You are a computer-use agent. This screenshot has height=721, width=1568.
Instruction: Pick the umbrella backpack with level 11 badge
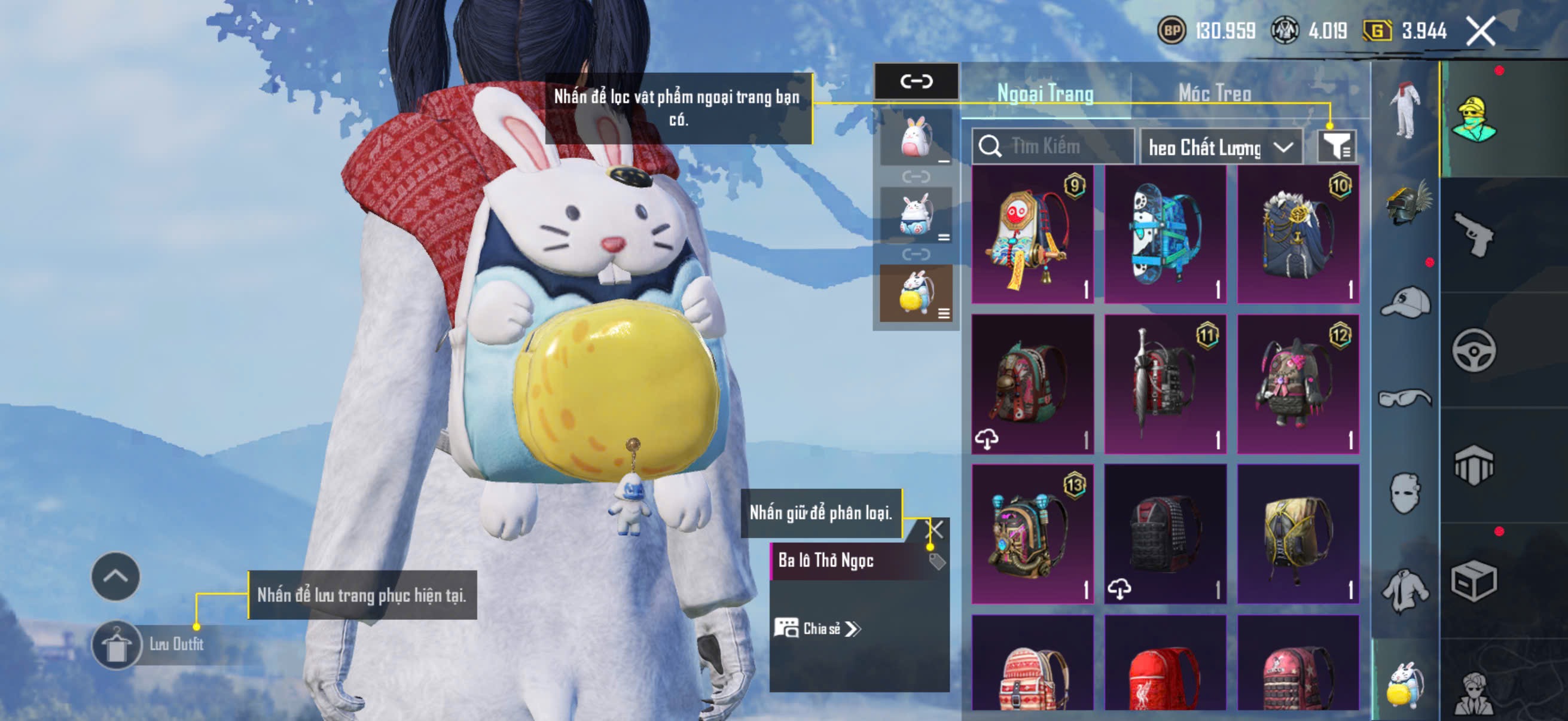pos(1165,384)
